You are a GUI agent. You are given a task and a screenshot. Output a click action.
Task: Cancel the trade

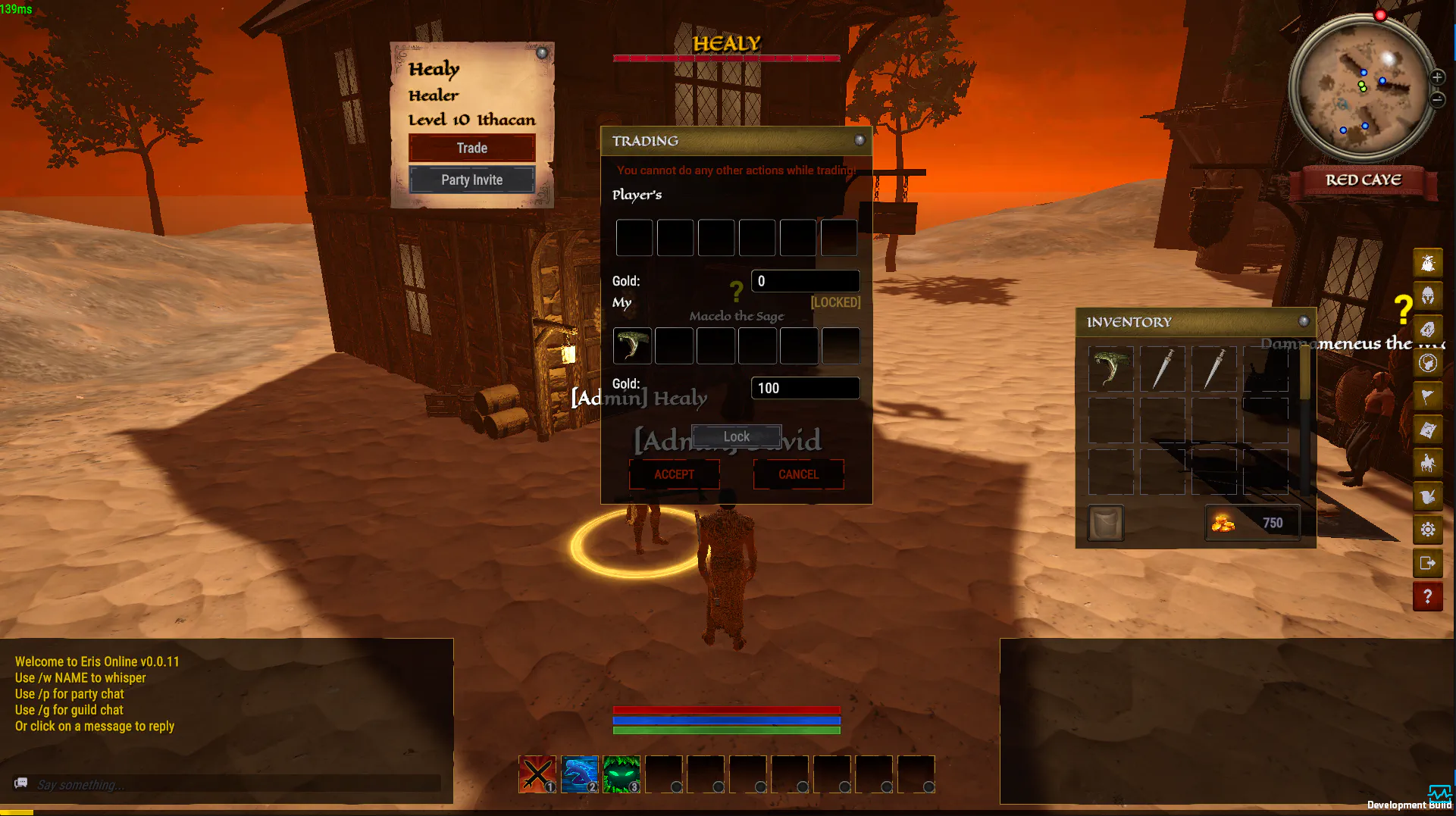(x=798, y=474)
